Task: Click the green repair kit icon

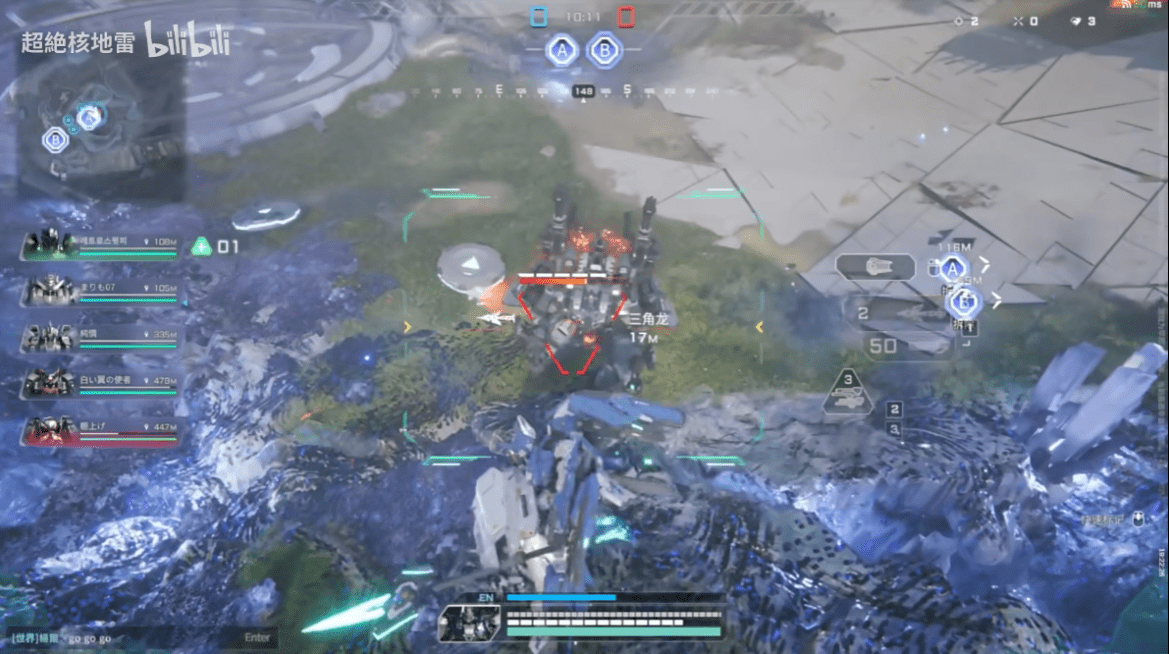Action: point(202,246)
